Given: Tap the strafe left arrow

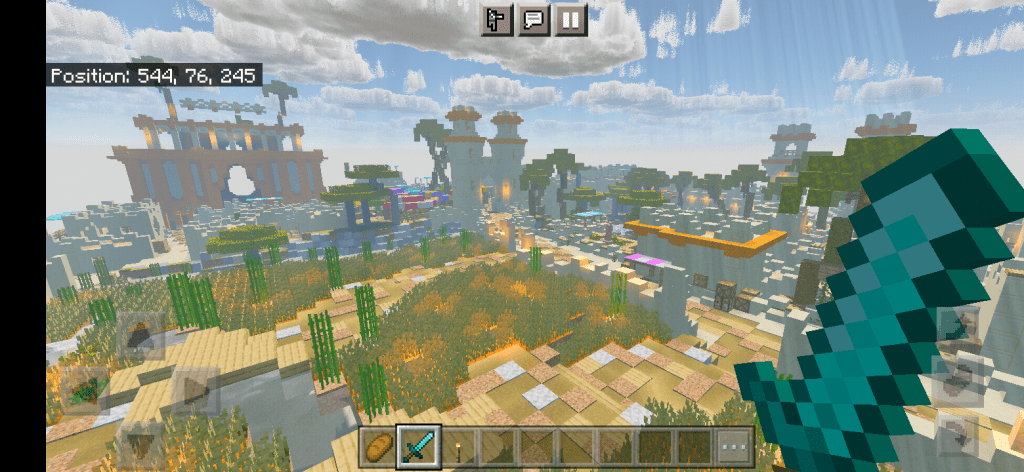Looking at the screenshot, I should (x=87, y=391).
